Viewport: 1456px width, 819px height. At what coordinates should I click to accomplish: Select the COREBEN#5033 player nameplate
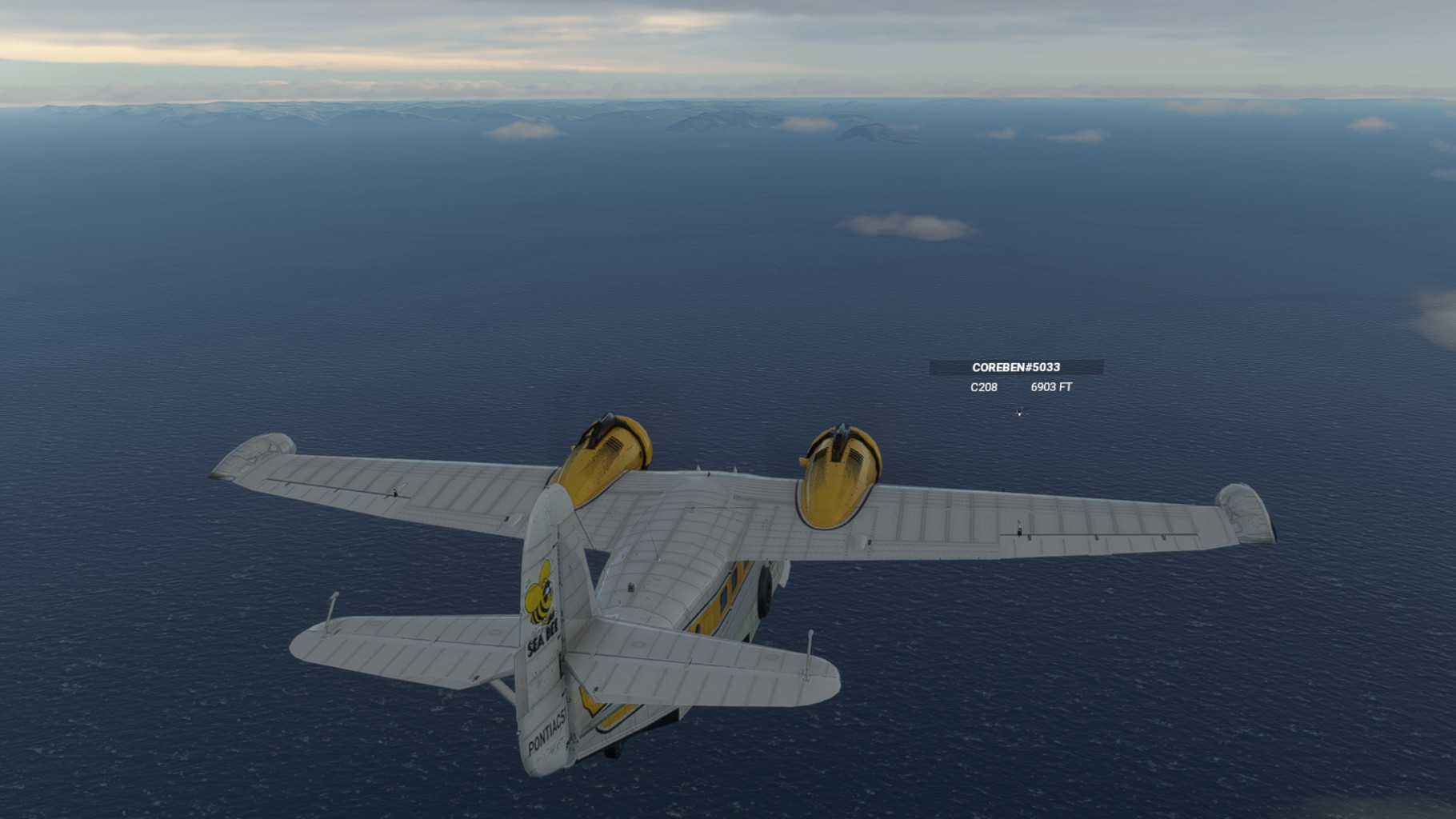1016,367
